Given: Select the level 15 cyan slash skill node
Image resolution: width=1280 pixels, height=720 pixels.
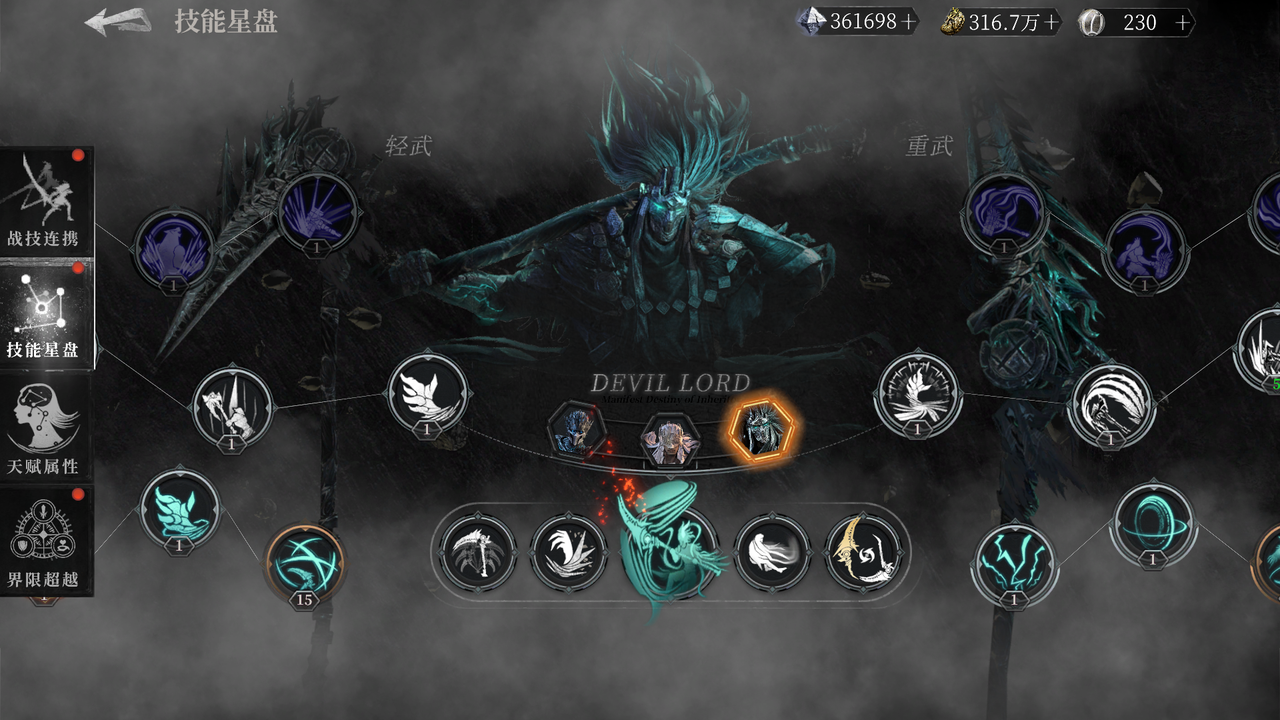Looking at the screenshot, I should tap(304, 562).
